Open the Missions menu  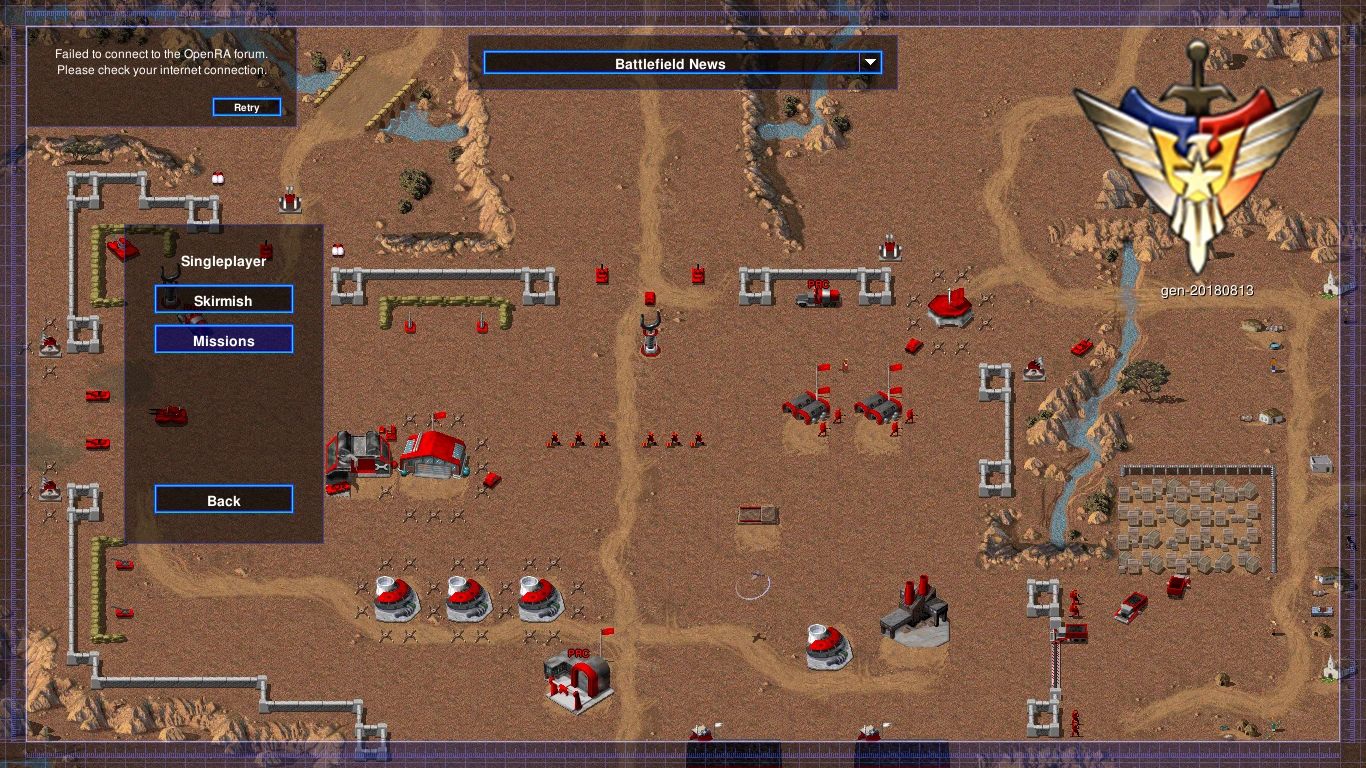(x=224, y=340)
